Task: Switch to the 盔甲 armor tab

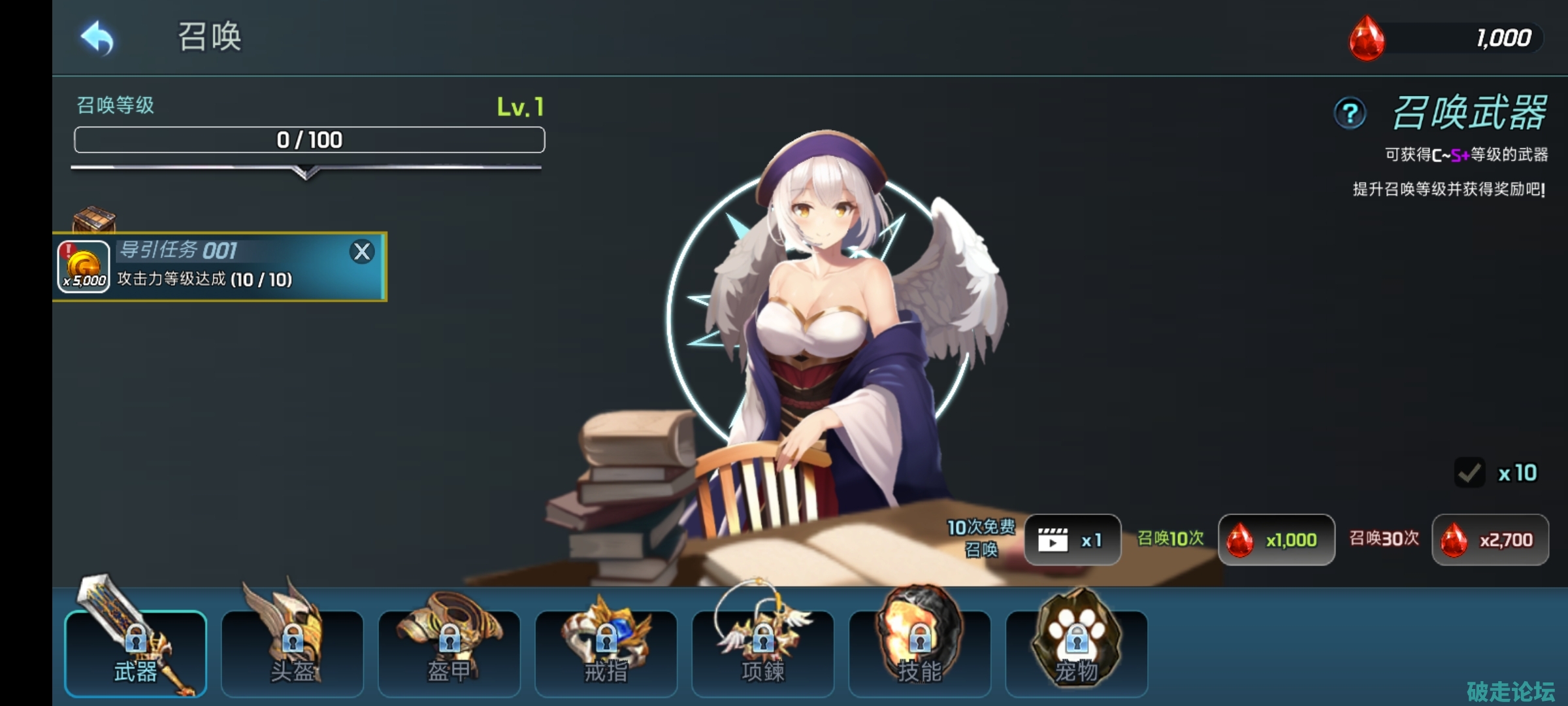Action: [x=449, y=654]
